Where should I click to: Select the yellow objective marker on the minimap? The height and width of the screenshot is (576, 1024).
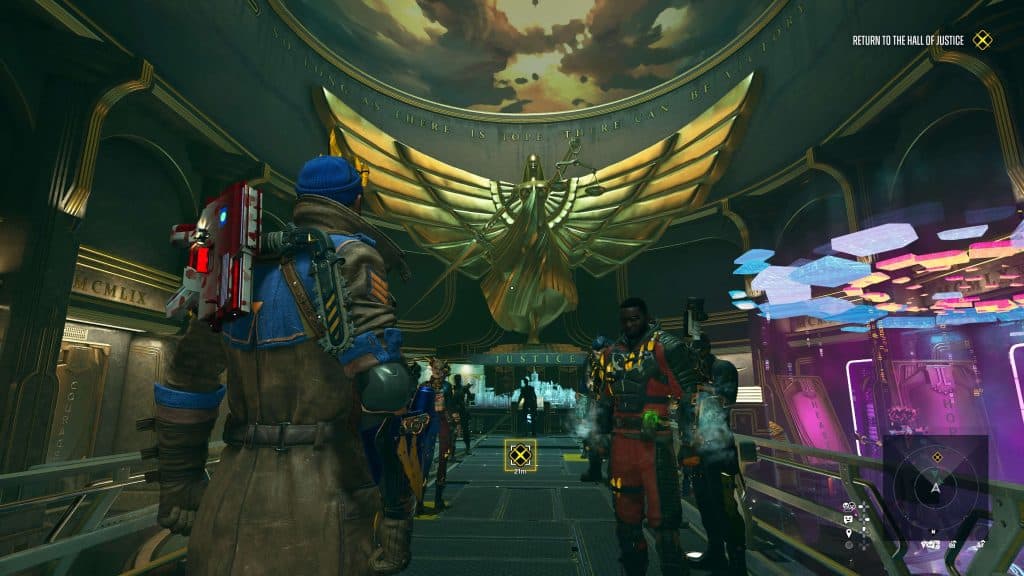pos(937,457)
